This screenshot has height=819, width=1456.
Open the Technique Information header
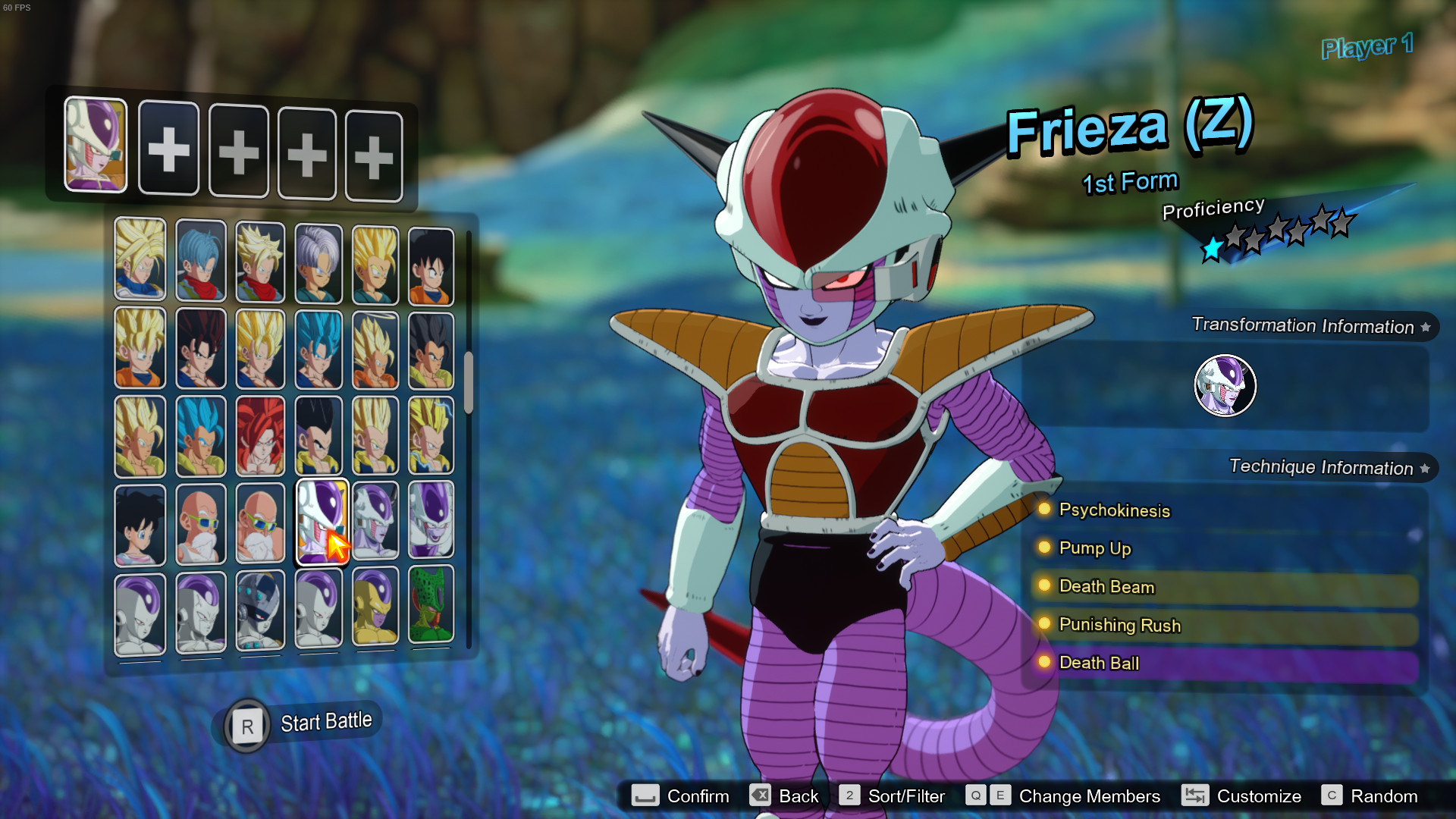pos(1321,467)
